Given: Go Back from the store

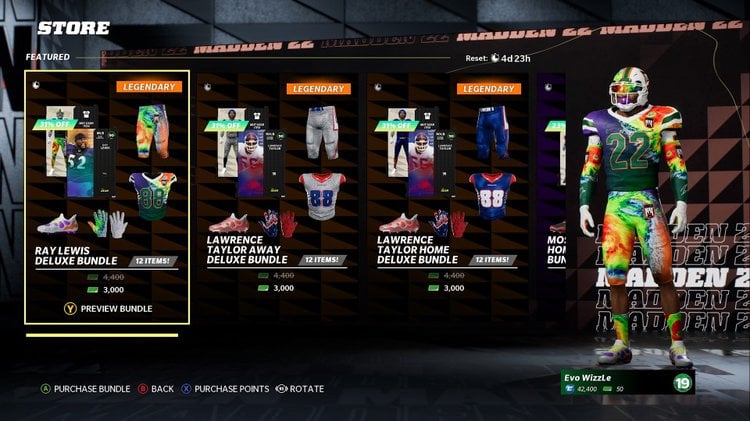Looking at the screenshot, I should click(155, 388).
